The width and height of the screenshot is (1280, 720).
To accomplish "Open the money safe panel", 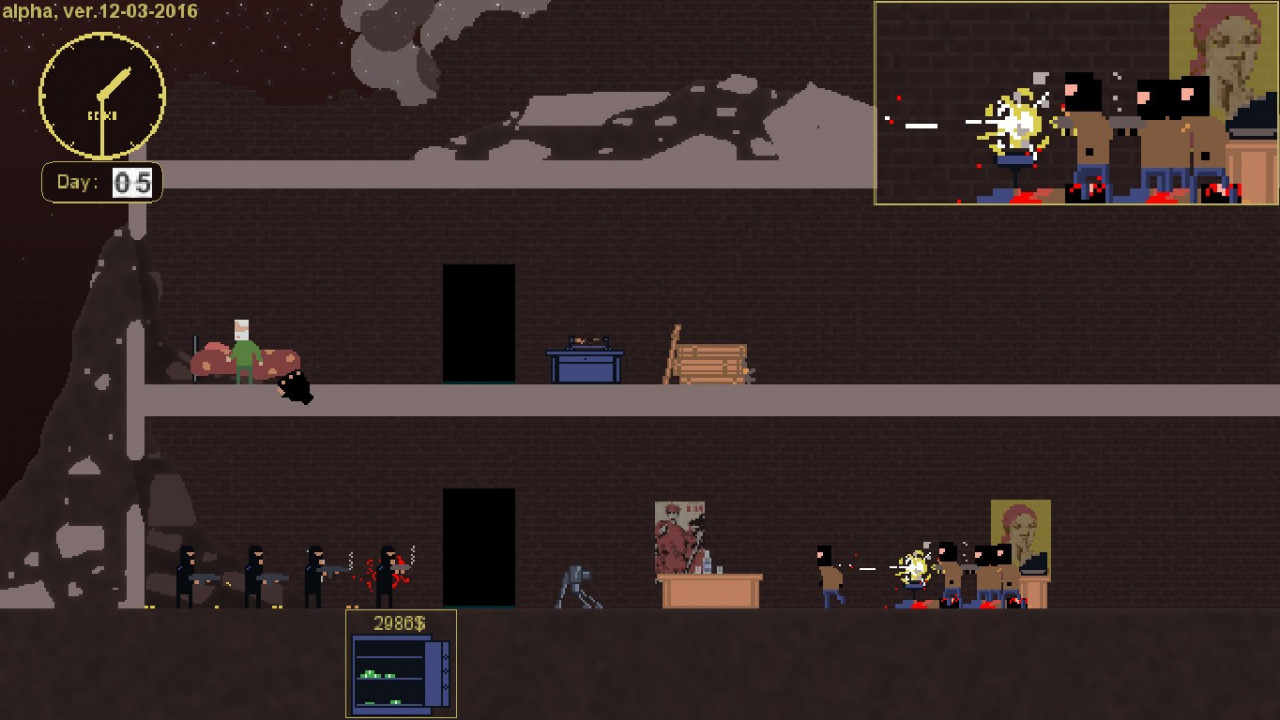I will pos(401,663).
